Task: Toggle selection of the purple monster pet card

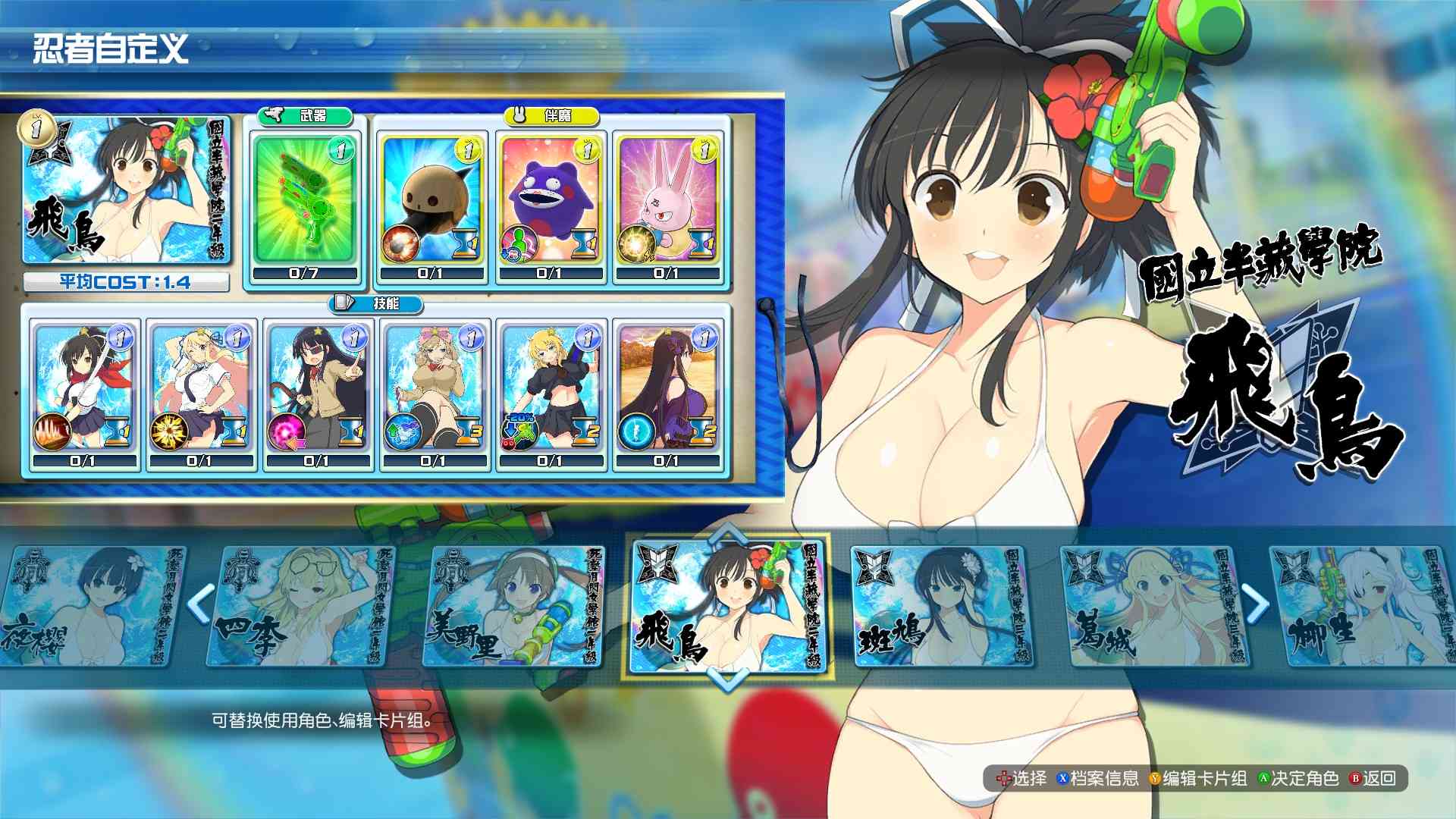Action: [x=548, y=201]
